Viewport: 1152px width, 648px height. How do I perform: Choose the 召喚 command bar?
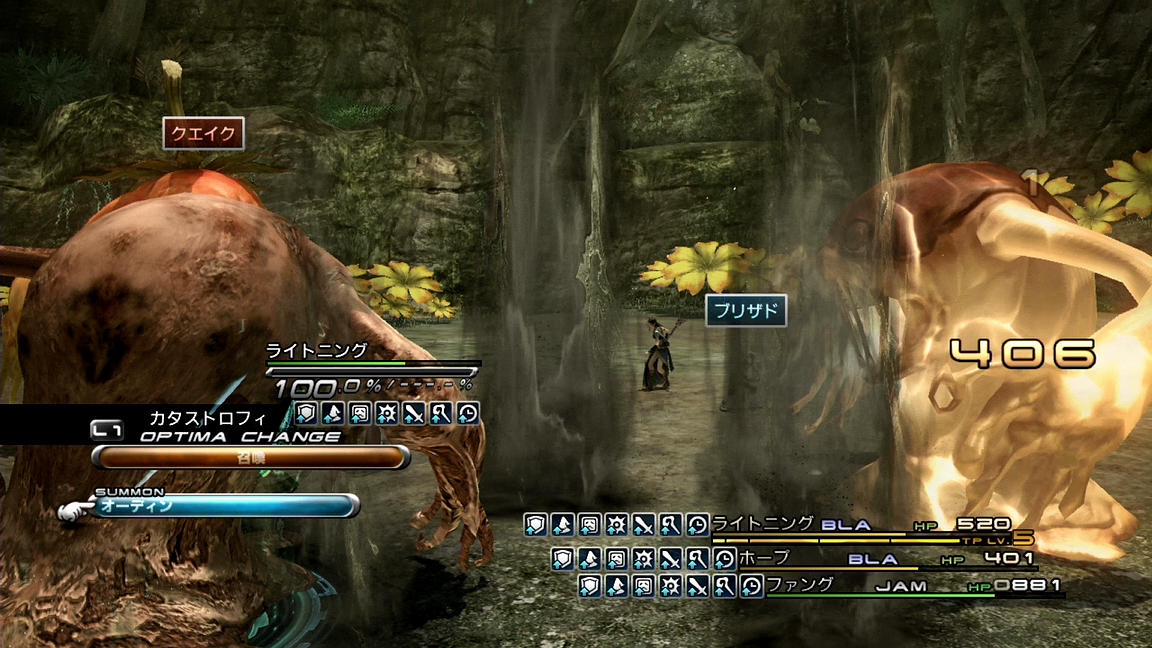250,457
